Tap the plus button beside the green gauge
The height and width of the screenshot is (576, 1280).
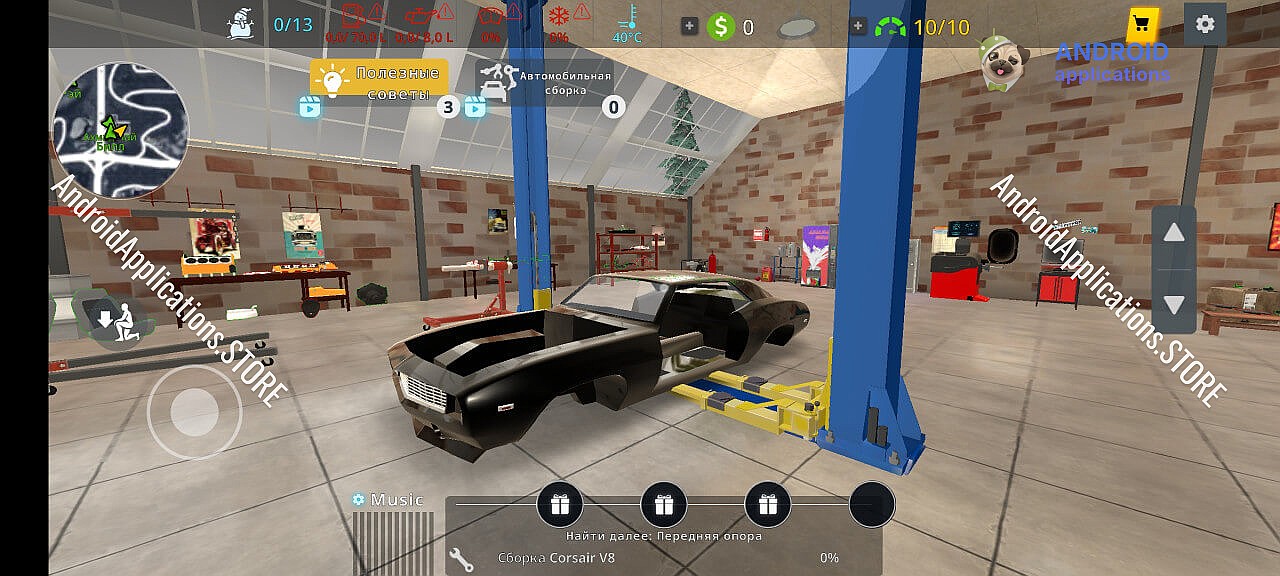coord(858,26)
